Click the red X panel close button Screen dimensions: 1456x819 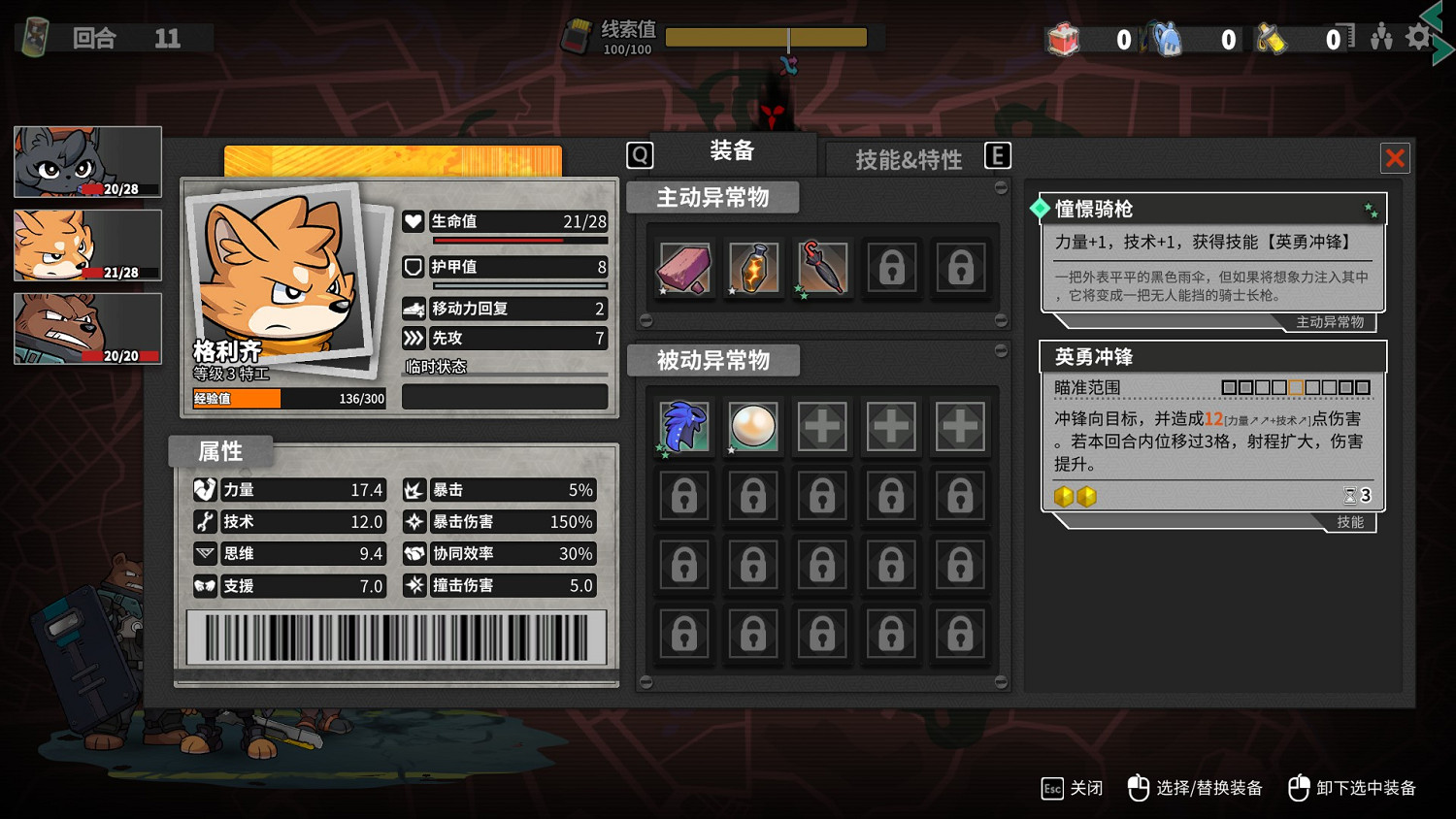(1395, 157)
